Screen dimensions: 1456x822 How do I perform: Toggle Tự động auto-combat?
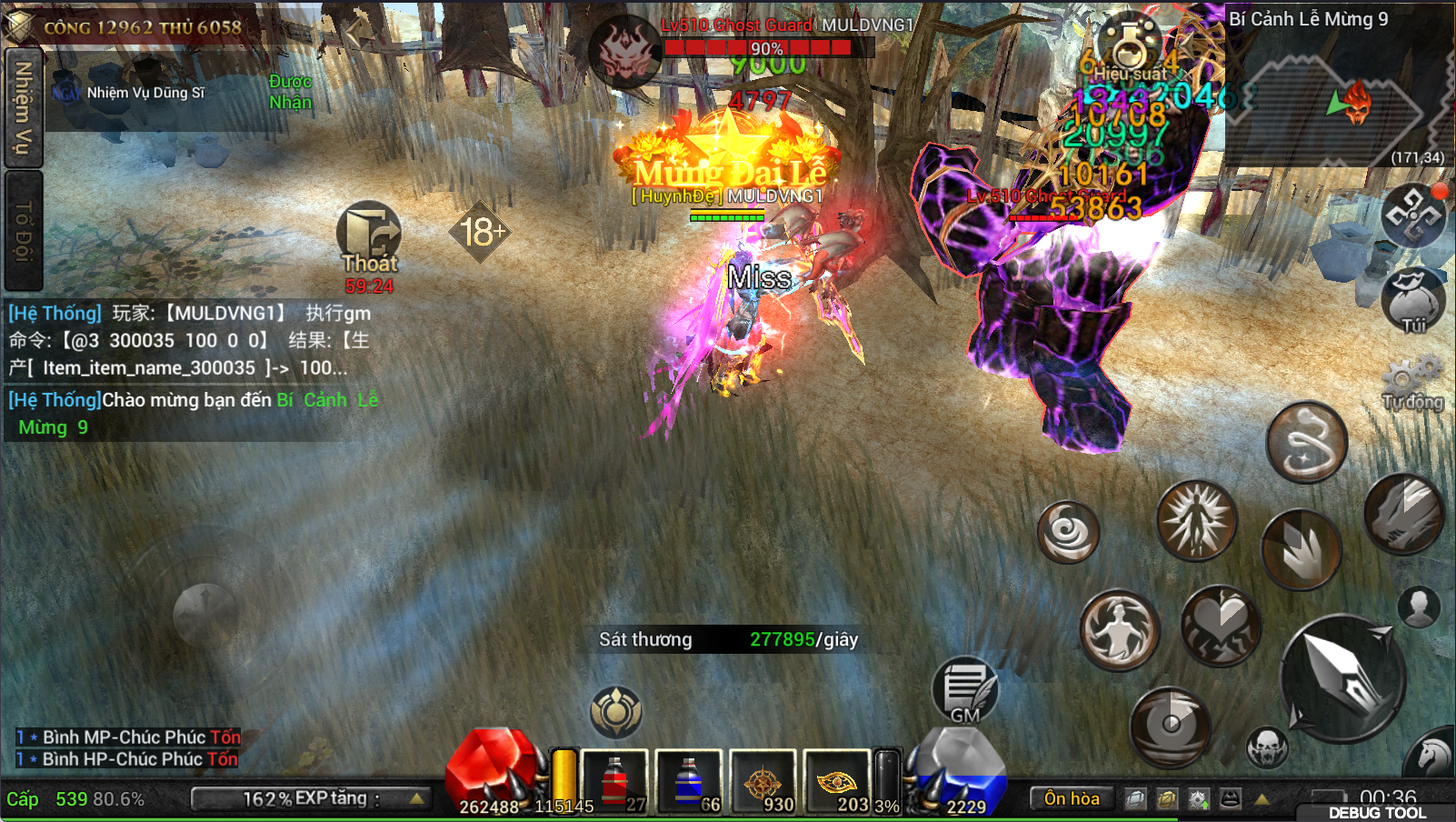click(1413, 382)
